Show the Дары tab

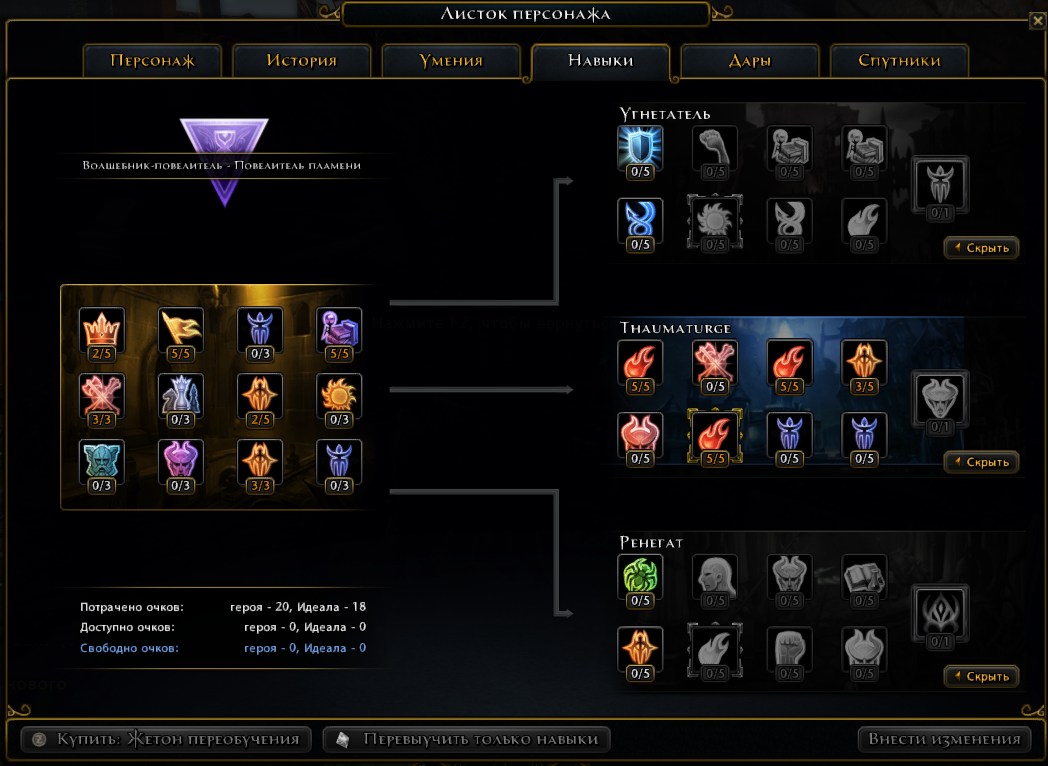point(750,61)
